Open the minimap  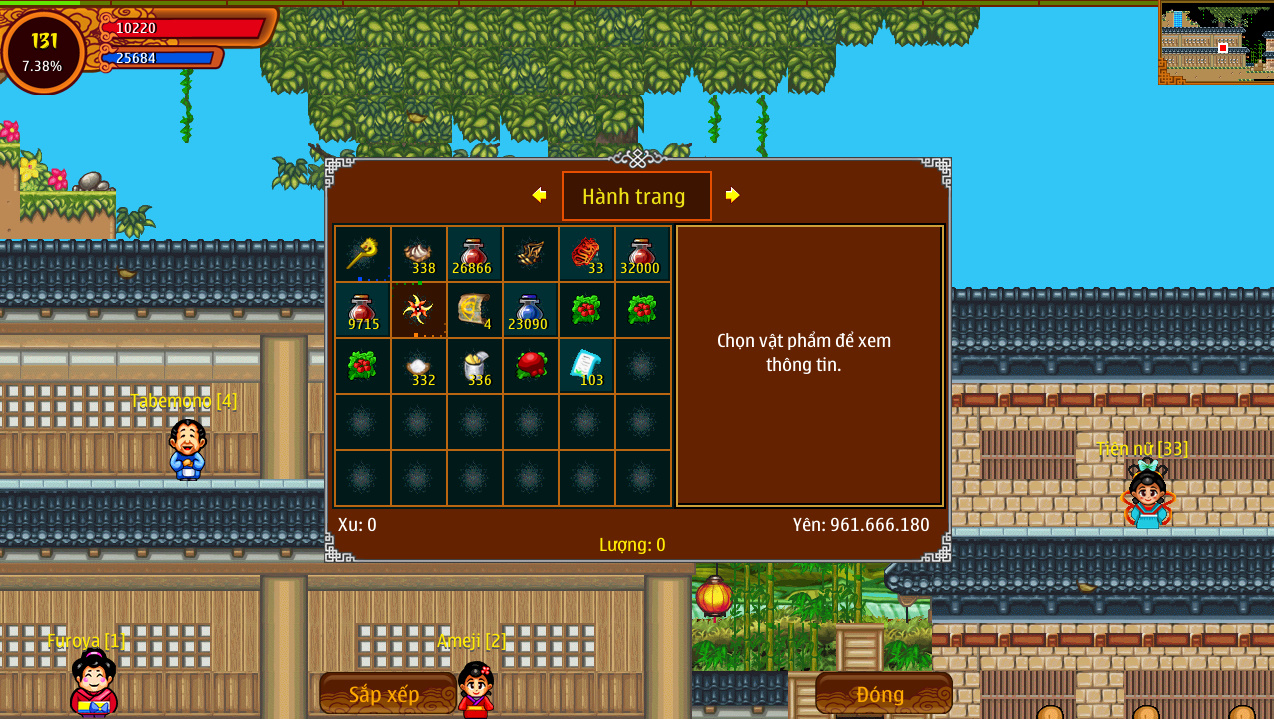pyautogui.click(x=1216, y=43)
